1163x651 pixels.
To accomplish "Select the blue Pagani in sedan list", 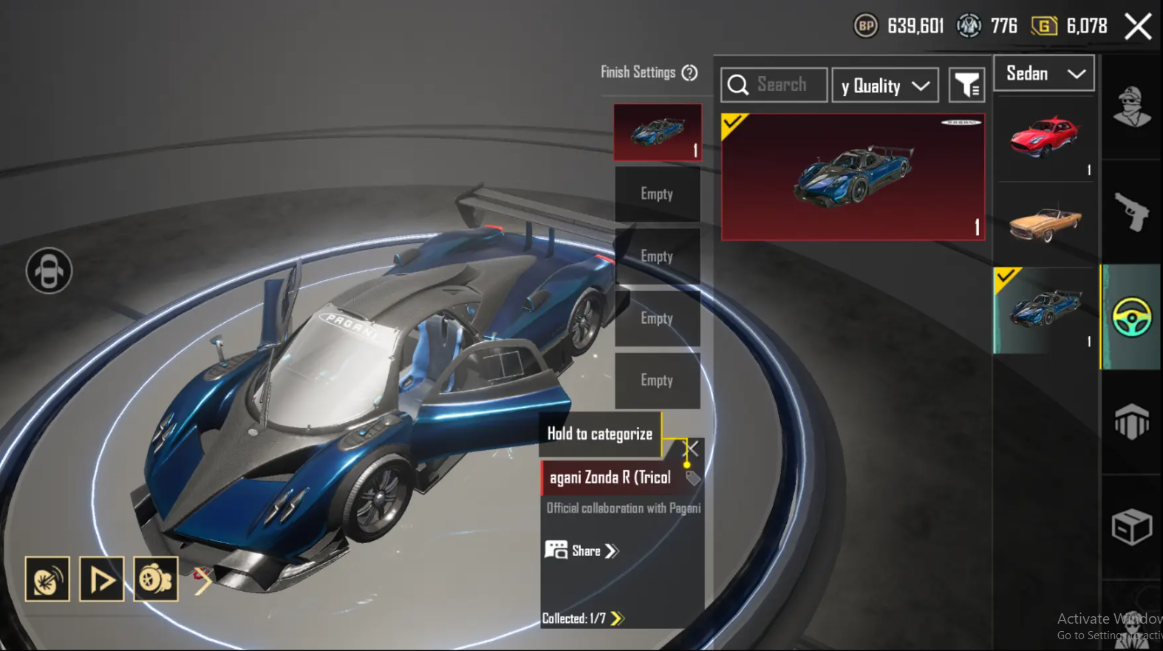I will click(x=1044, y=310).
